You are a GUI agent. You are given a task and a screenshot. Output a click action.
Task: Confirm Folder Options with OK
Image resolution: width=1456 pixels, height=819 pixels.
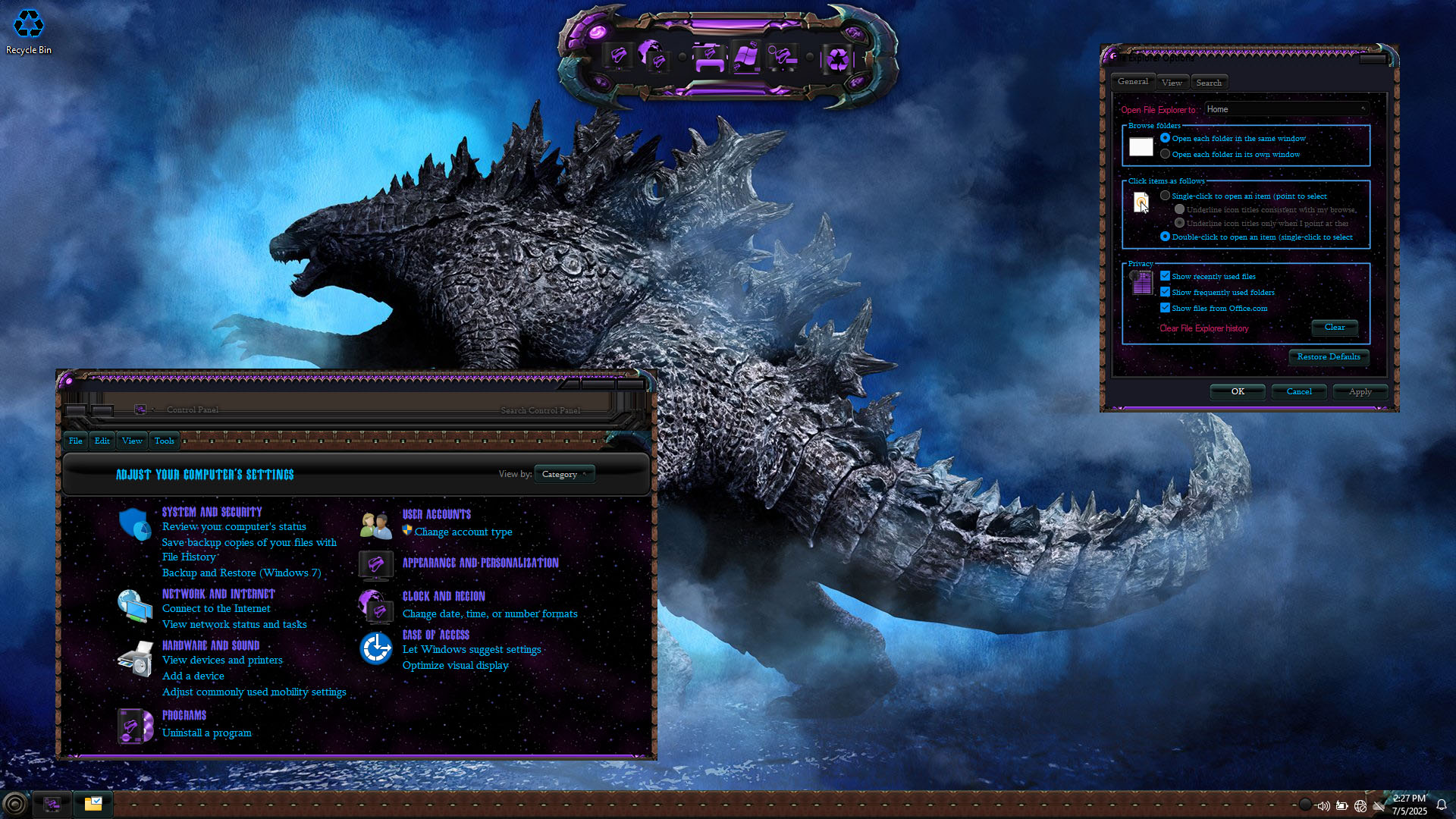pos(1238,391)
